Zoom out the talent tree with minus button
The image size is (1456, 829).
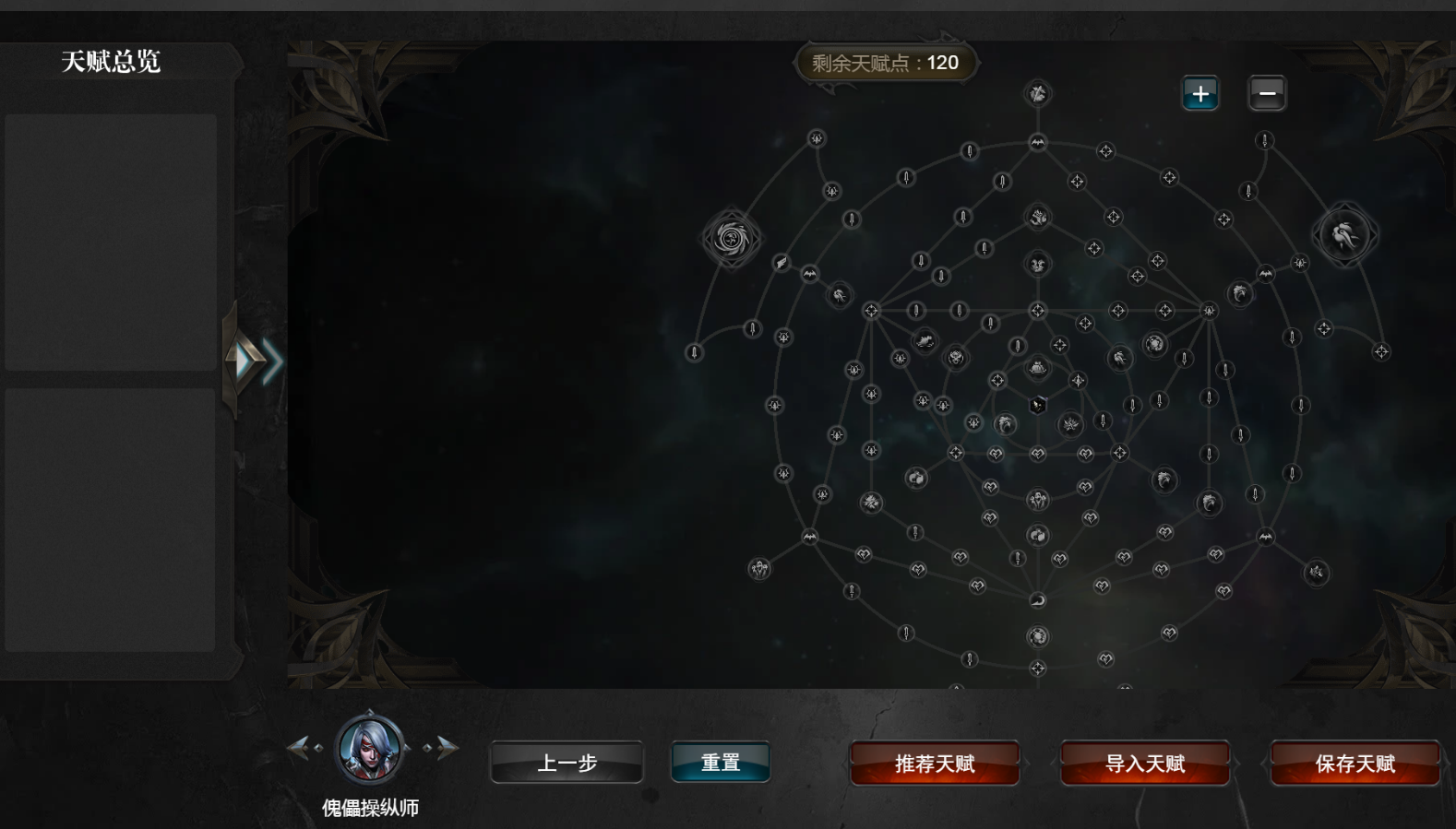pos(1267,93)
